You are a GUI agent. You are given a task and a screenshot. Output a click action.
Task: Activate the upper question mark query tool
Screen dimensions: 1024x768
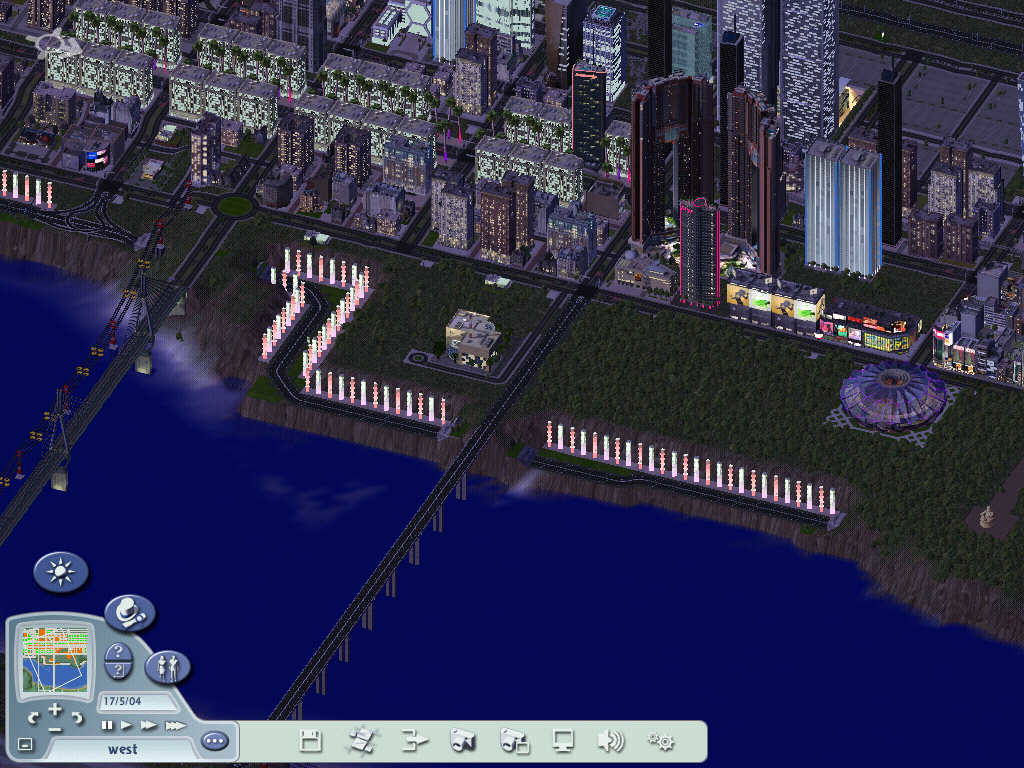click(118, 652)
